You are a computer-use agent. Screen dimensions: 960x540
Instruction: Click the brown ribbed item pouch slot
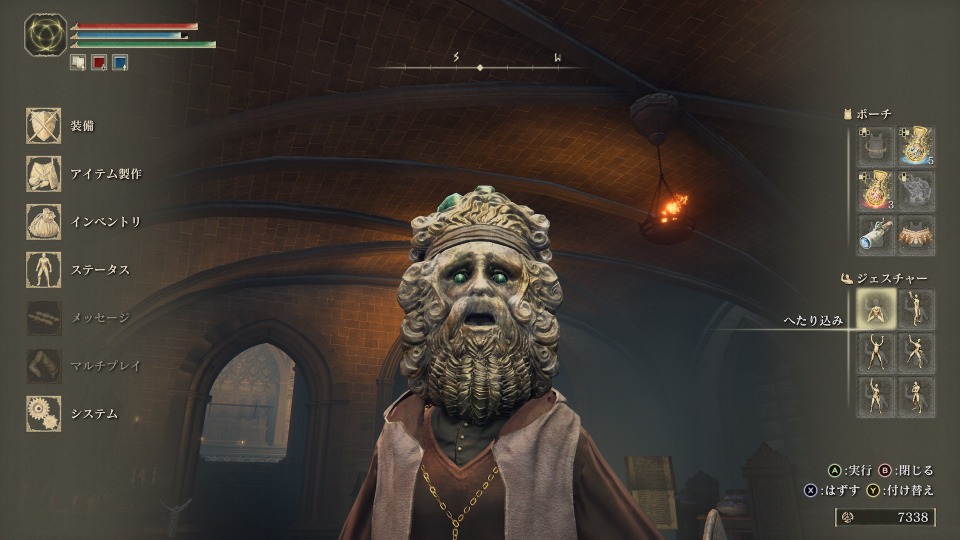[x=916, y=234]
